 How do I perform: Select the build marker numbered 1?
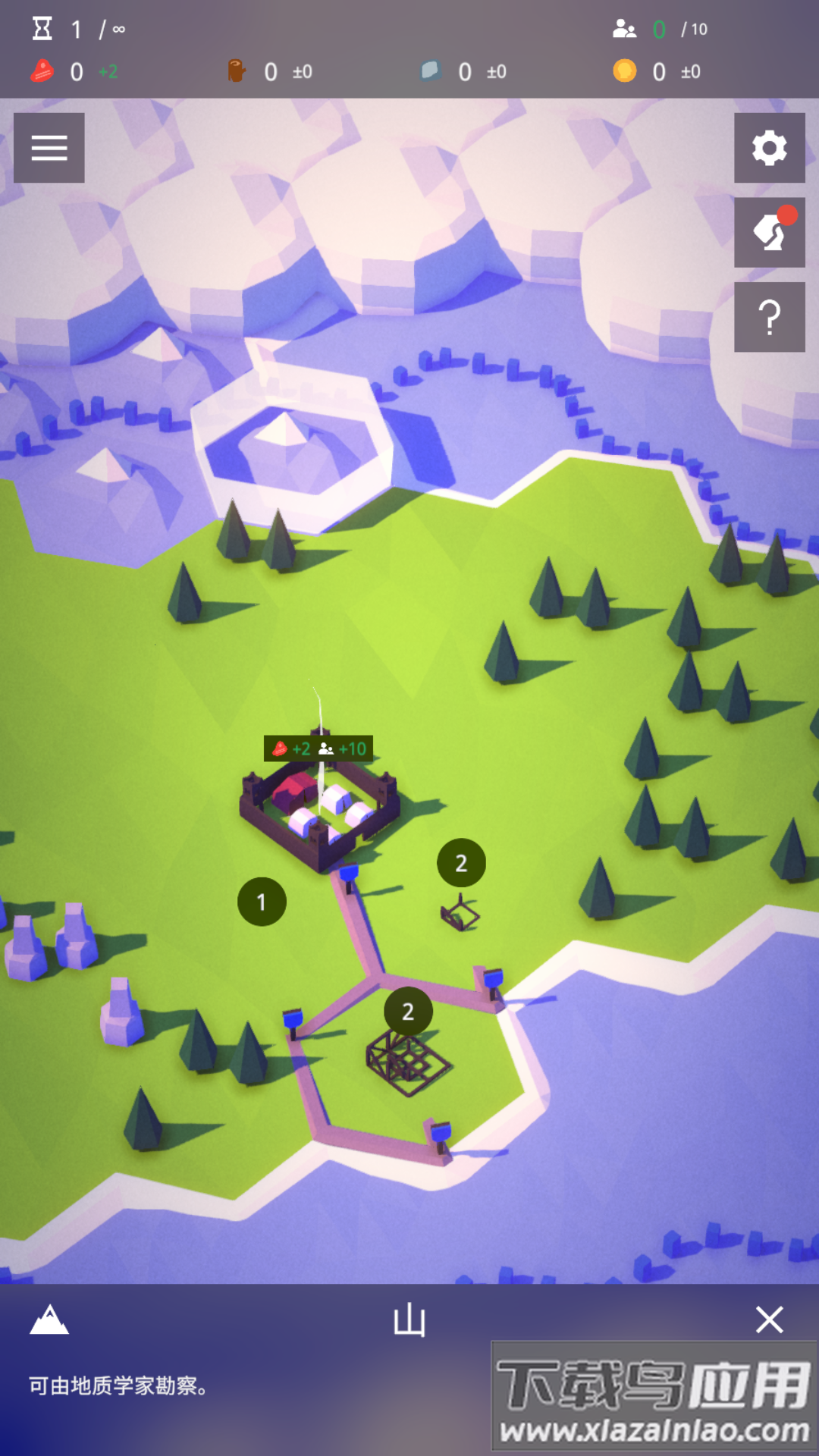pyautogui.click(x=262, y=902)
